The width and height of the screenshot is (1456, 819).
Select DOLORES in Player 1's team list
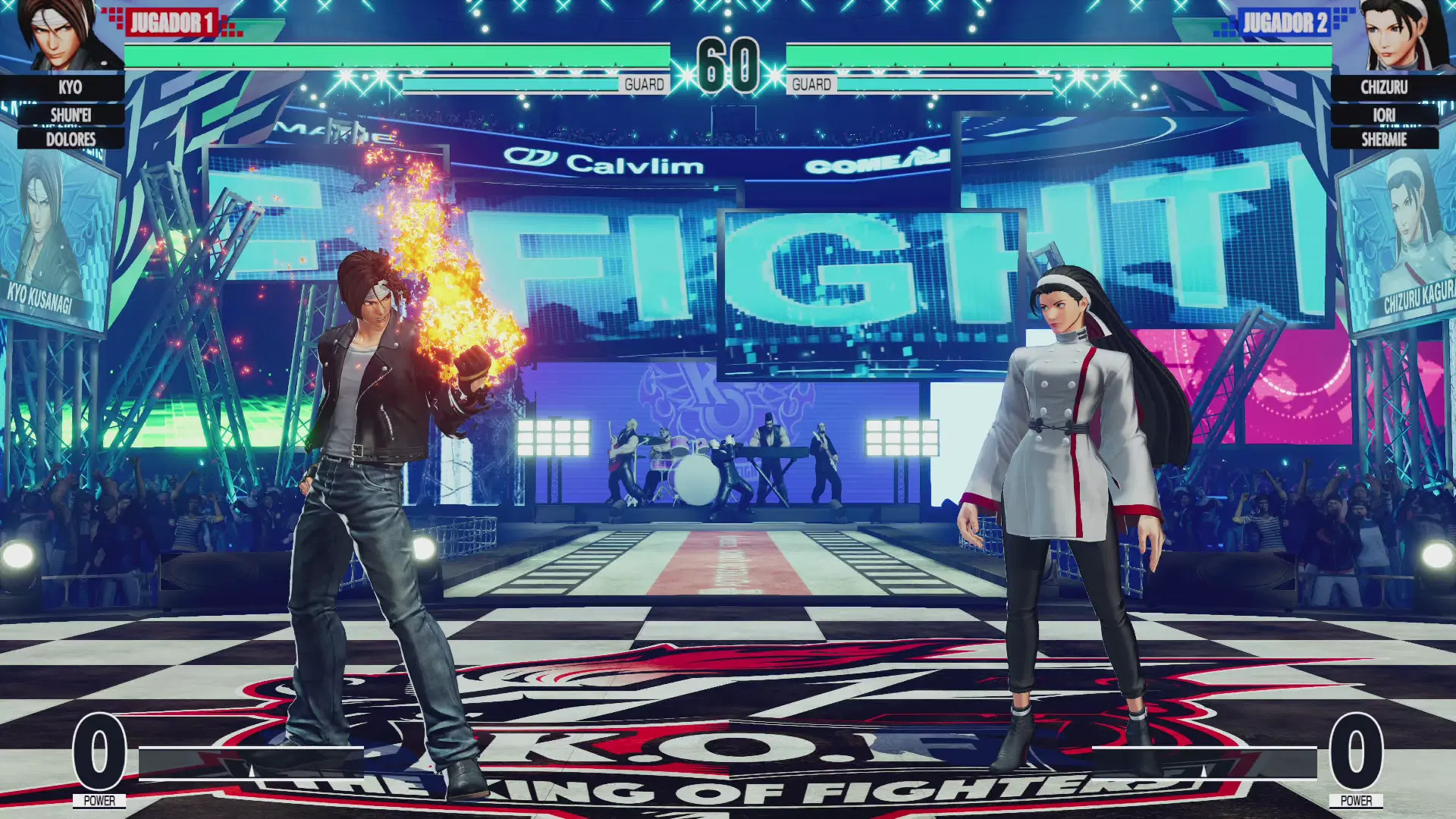[x=71, y=140]
